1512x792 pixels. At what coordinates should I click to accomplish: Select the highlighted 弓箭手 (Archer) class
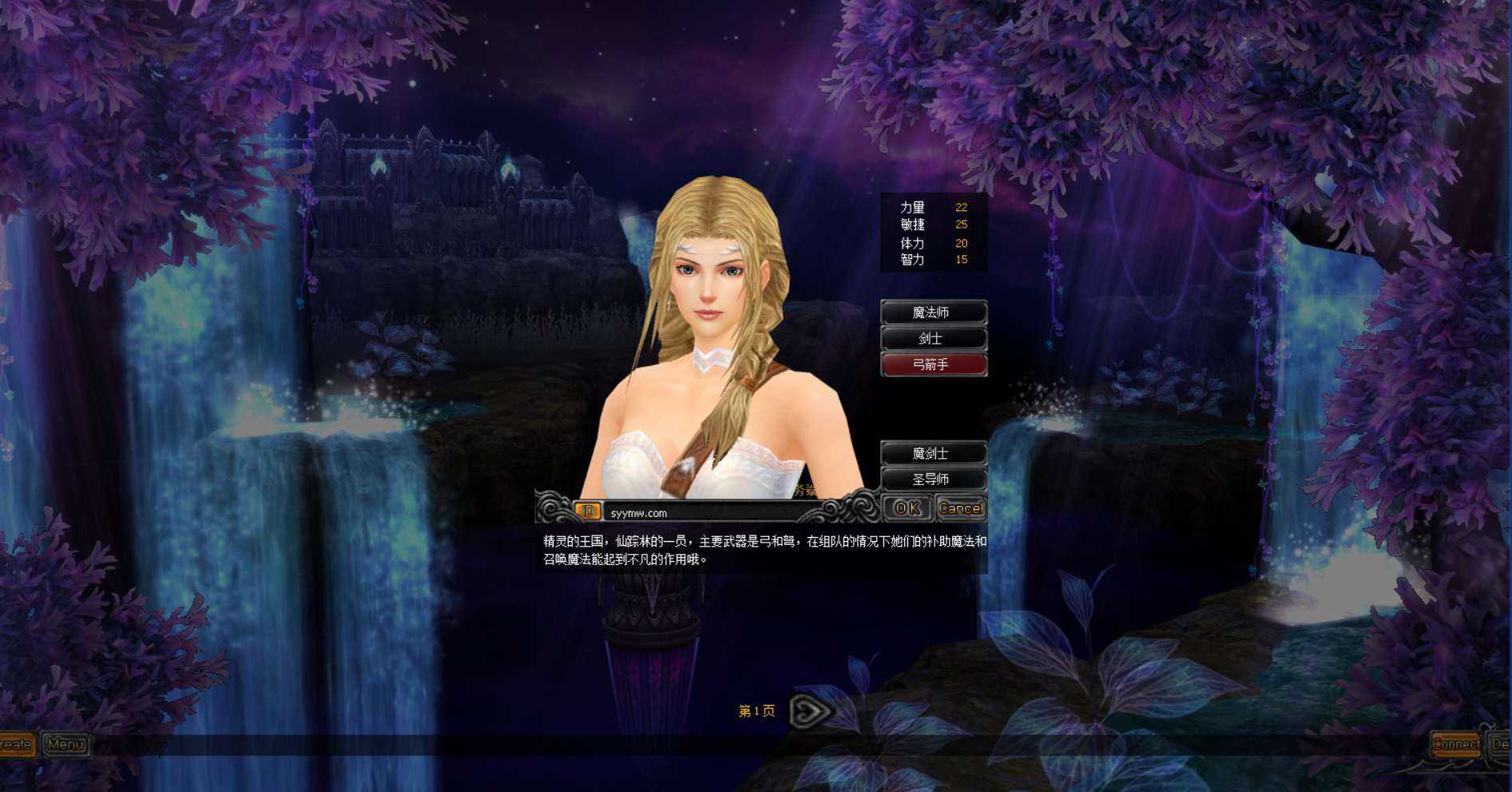(934, 365)
